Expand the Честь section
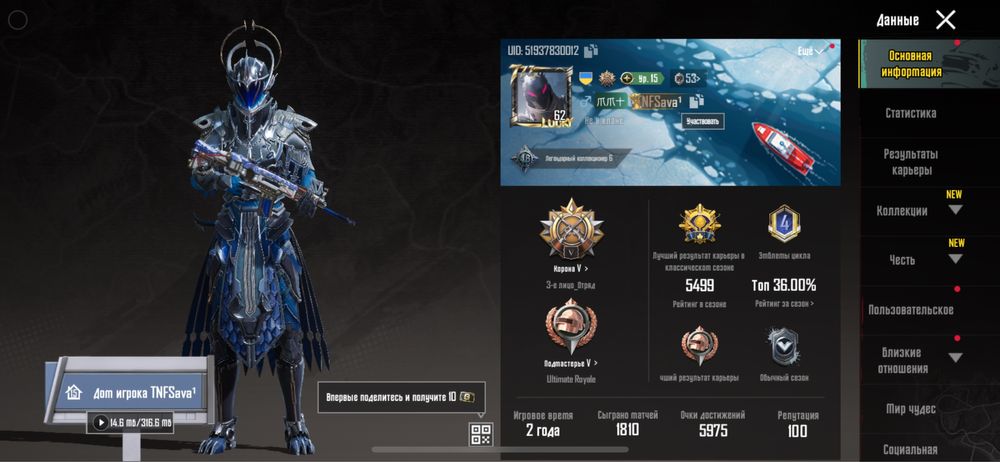The width and height of the screenshot is (1000, 462). [x=955, y=259]
